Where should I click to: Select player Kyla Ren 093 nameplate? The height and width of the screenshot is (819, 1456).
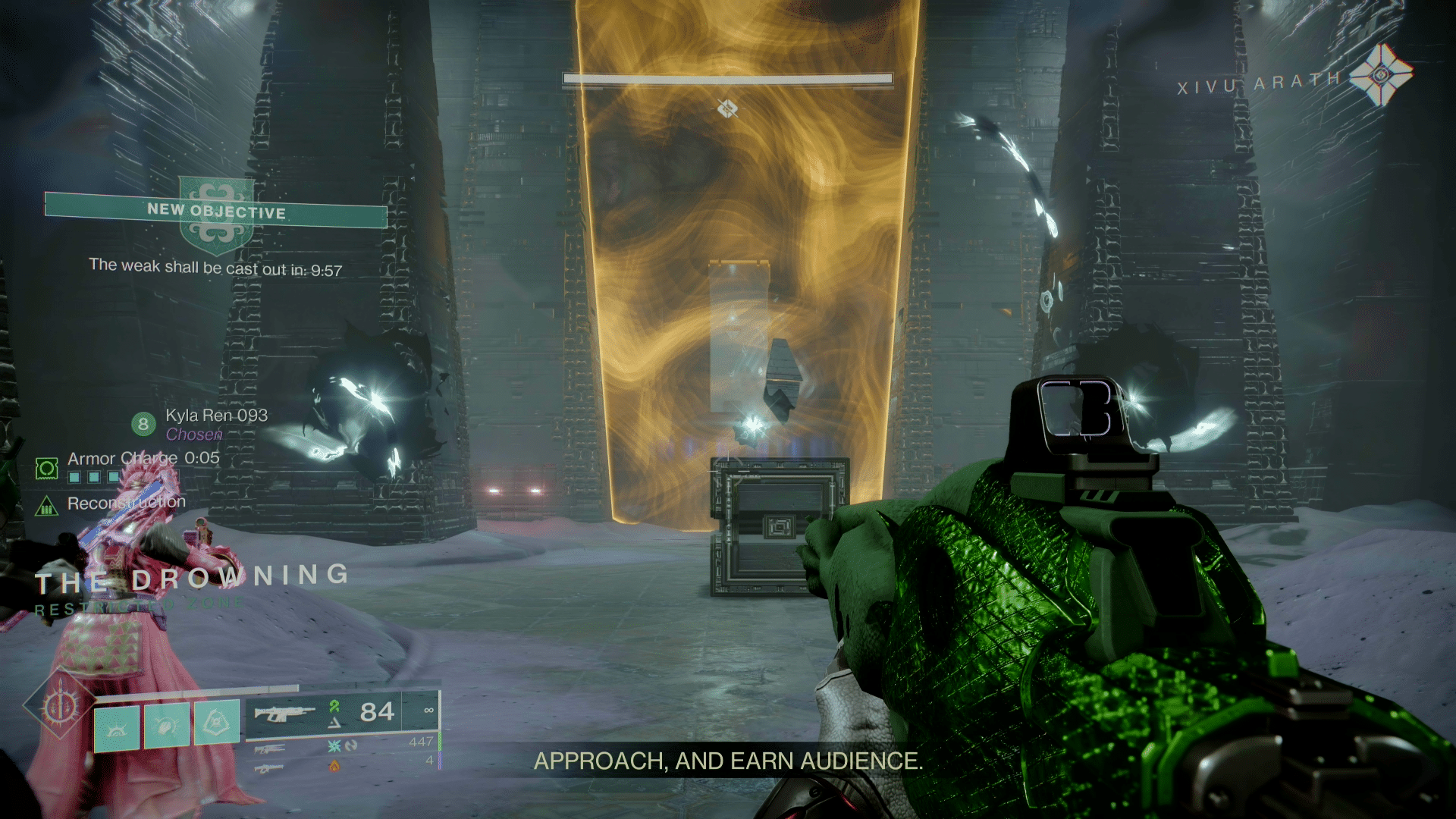point(216,416)
